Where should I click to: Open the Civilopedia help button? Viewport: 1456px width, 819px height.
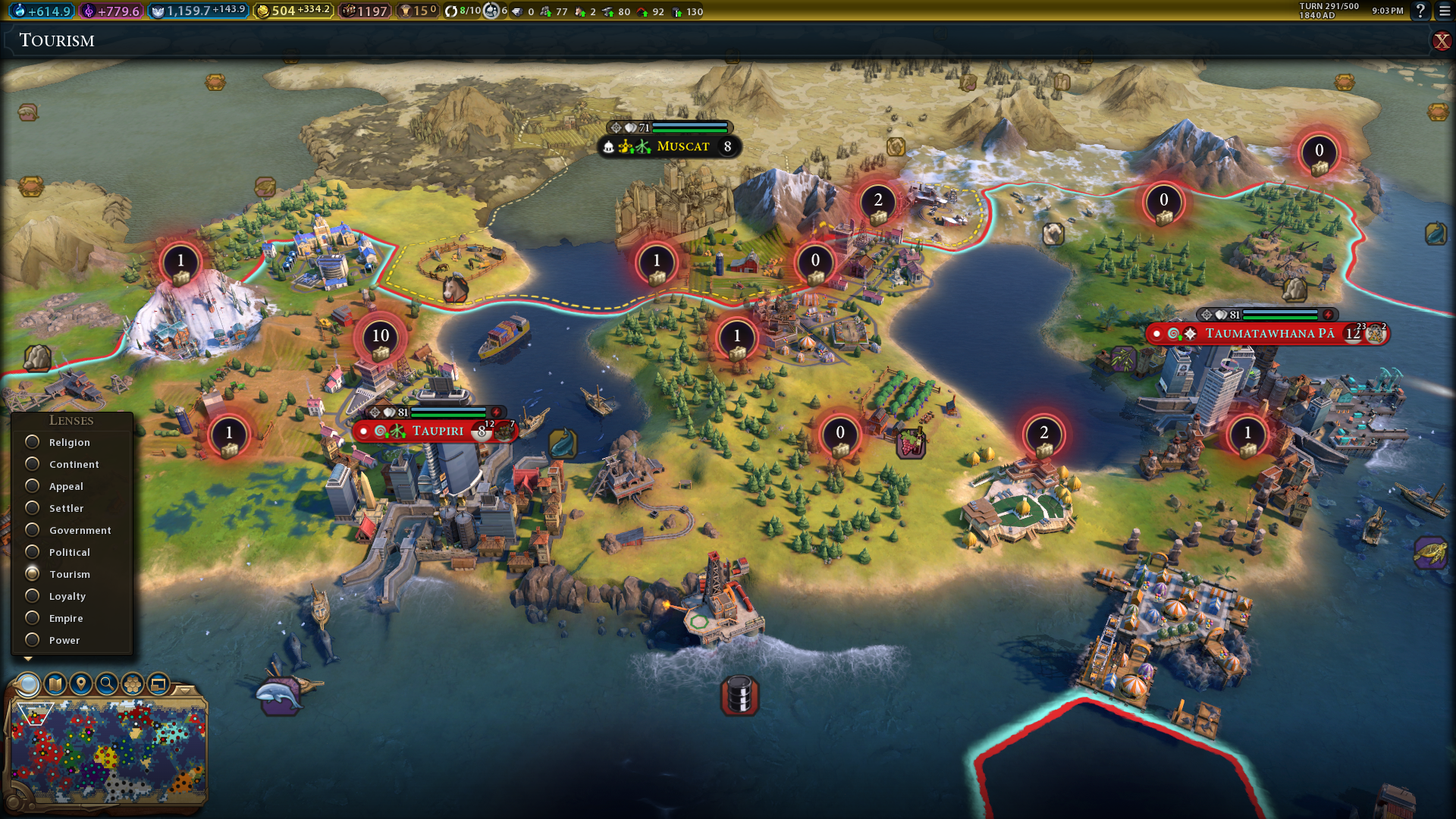1420,11
